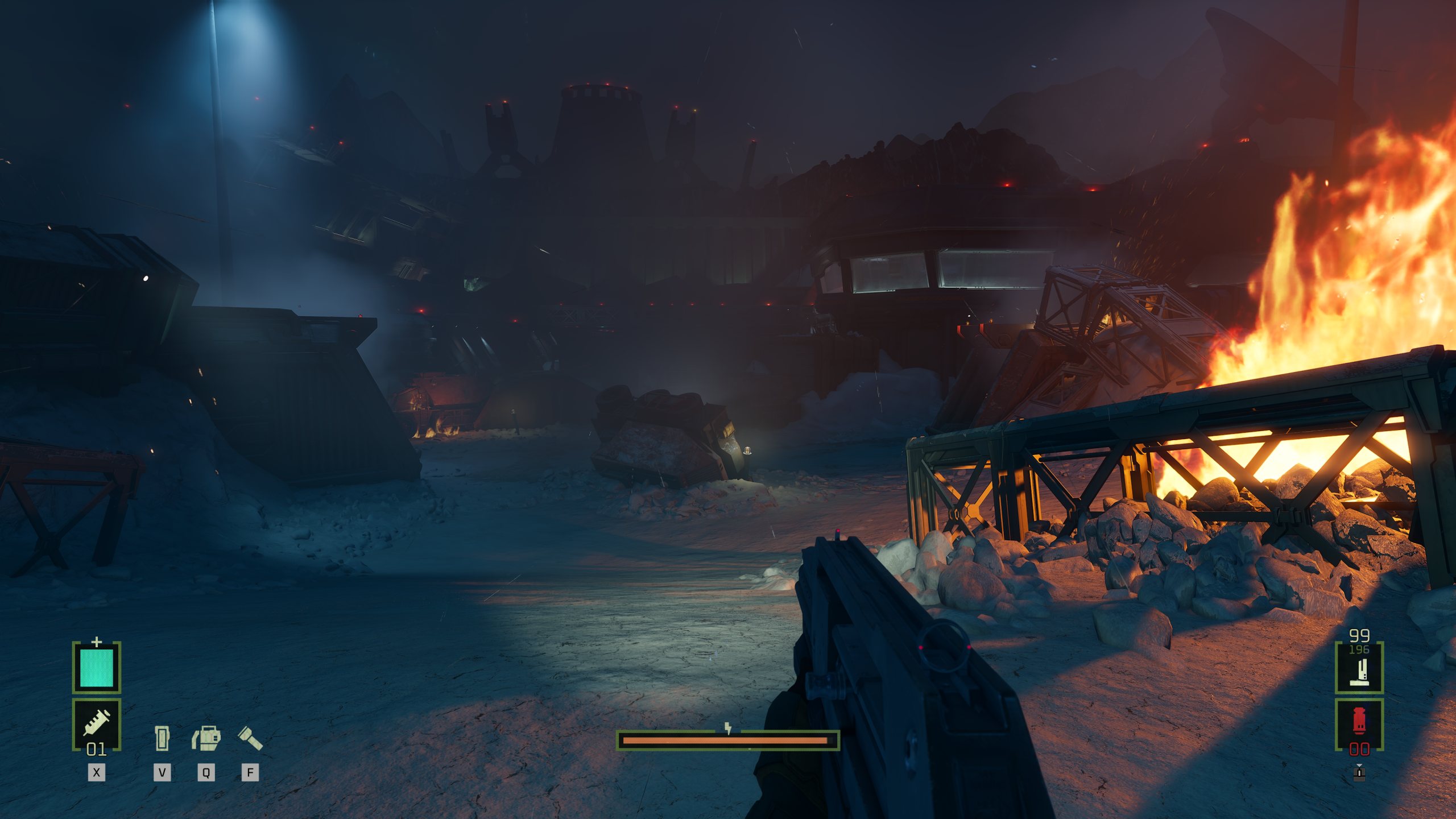Select the syringe healing item slot
The width and height of the screenshot is (1456, 819).
97,724
